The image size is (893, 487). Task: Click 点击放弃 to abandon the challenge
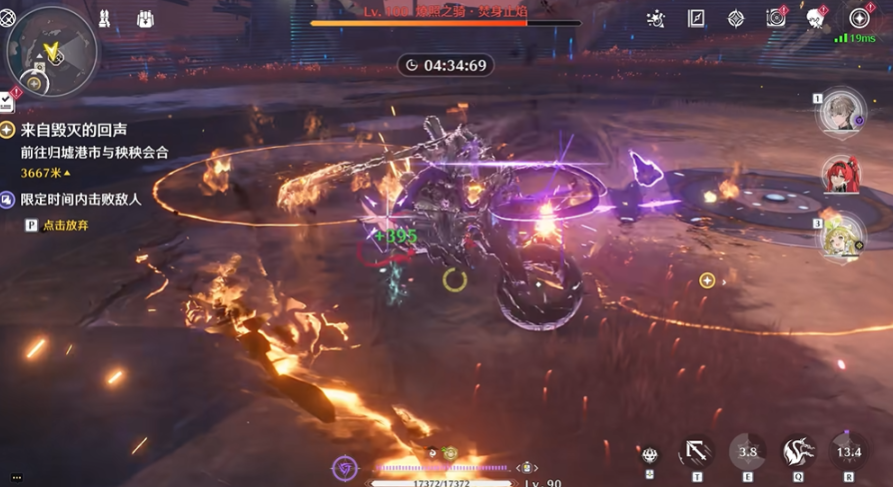[65, 226]
